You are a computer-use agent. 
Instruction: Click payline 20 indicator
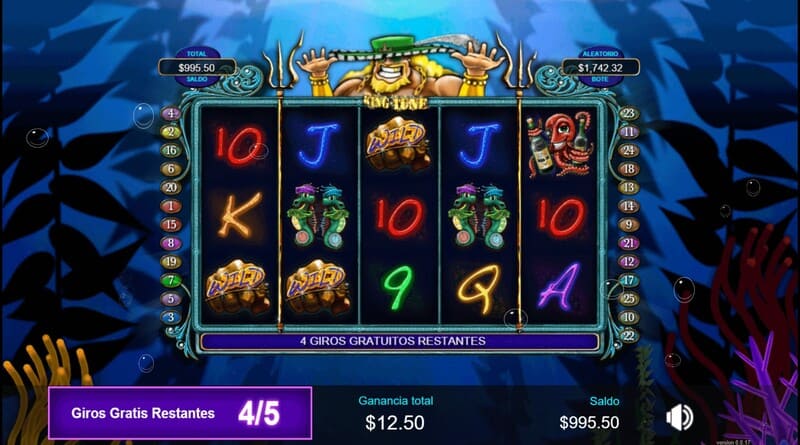pos(171,187)
